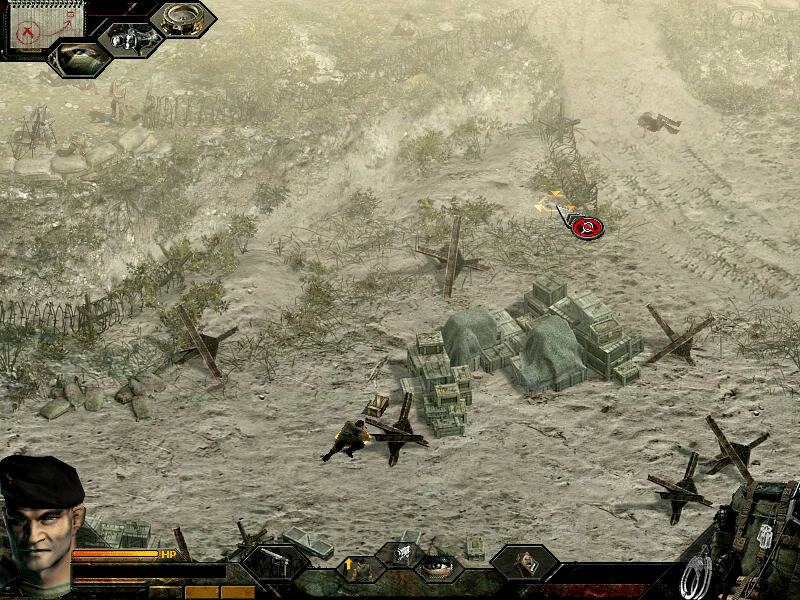Click the brass compass hexagon icon
This screenshot has height=600, width=800.
coord(183,18)
